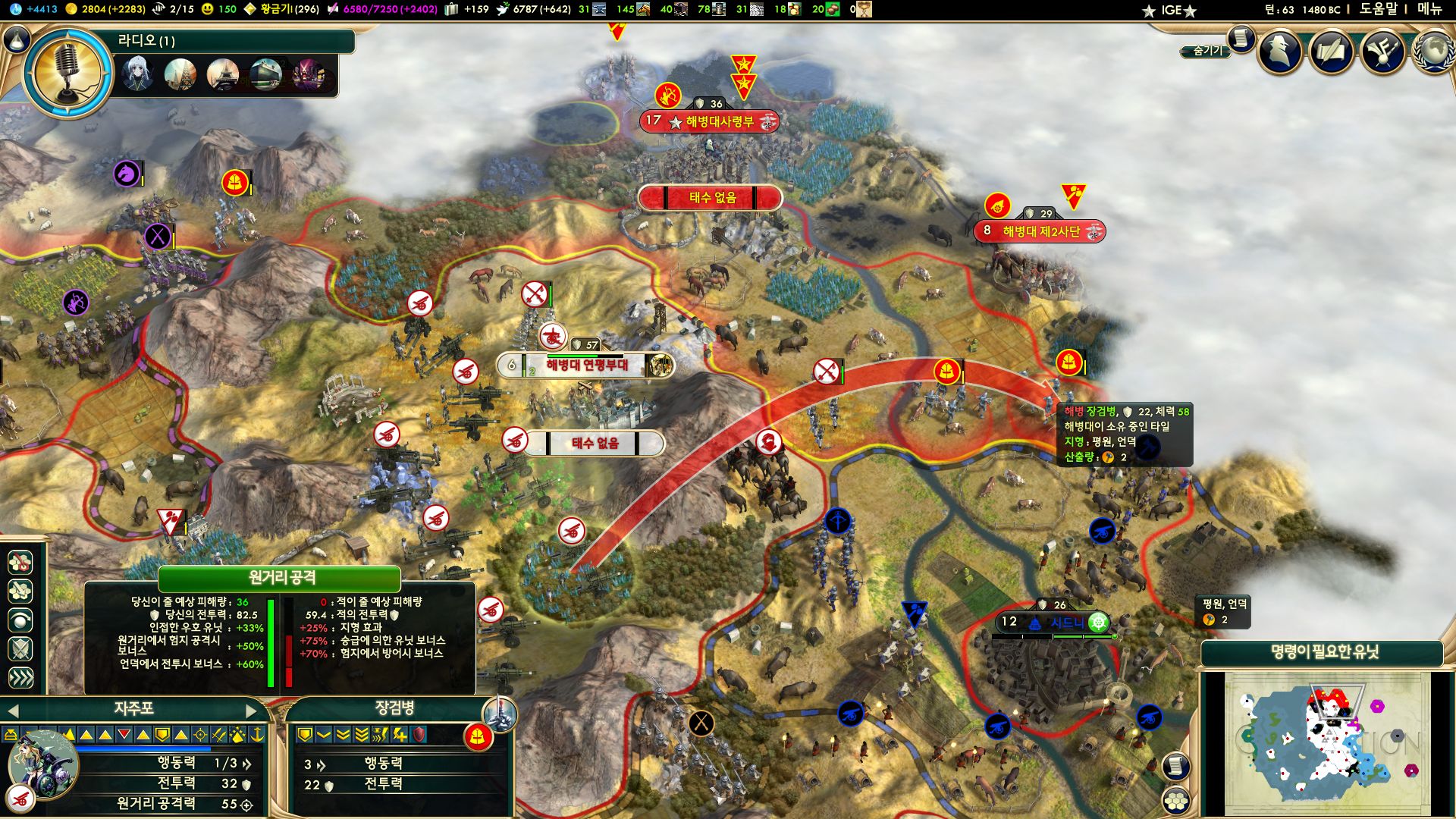This screenshot has height=819, width=1456.
Task: Click the 명령이 필요한 유닛 button
Action: 1324,652
